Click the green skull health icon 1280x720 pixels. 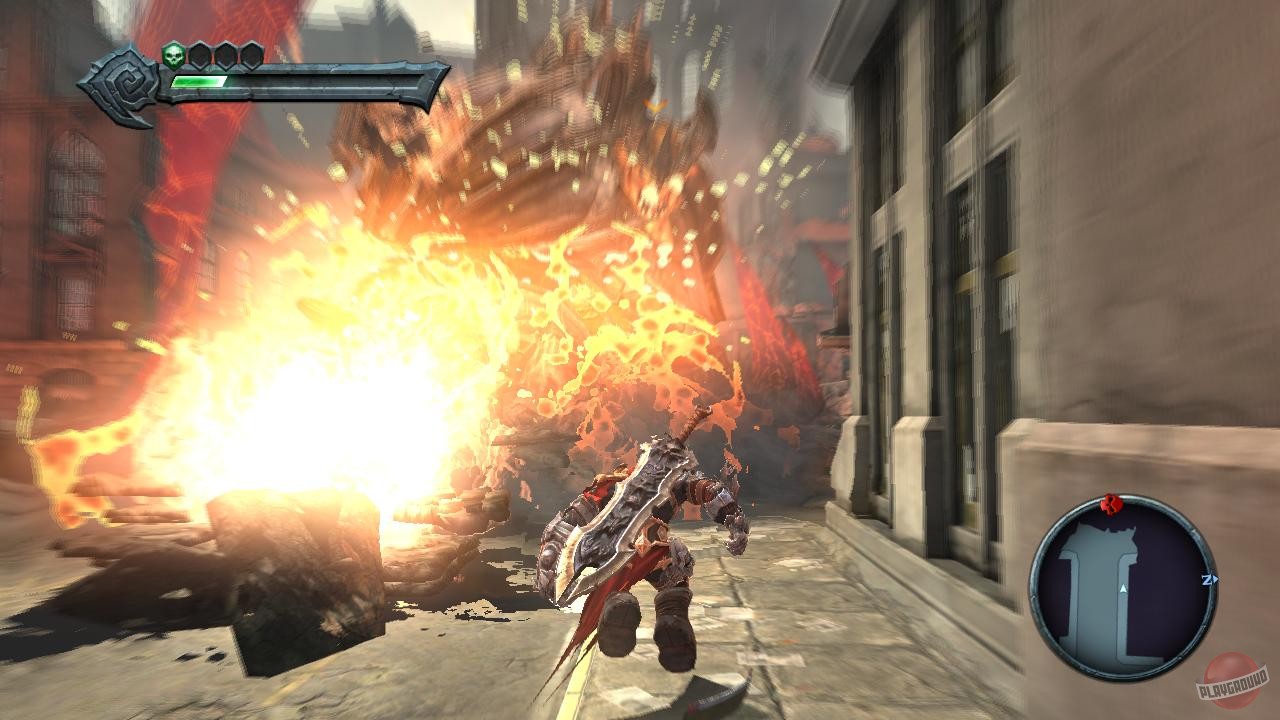pos(173,55)
